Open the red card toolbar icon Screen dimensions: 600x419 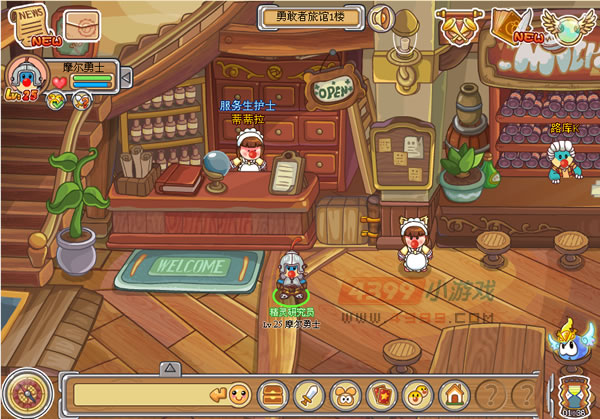(381, 393)
